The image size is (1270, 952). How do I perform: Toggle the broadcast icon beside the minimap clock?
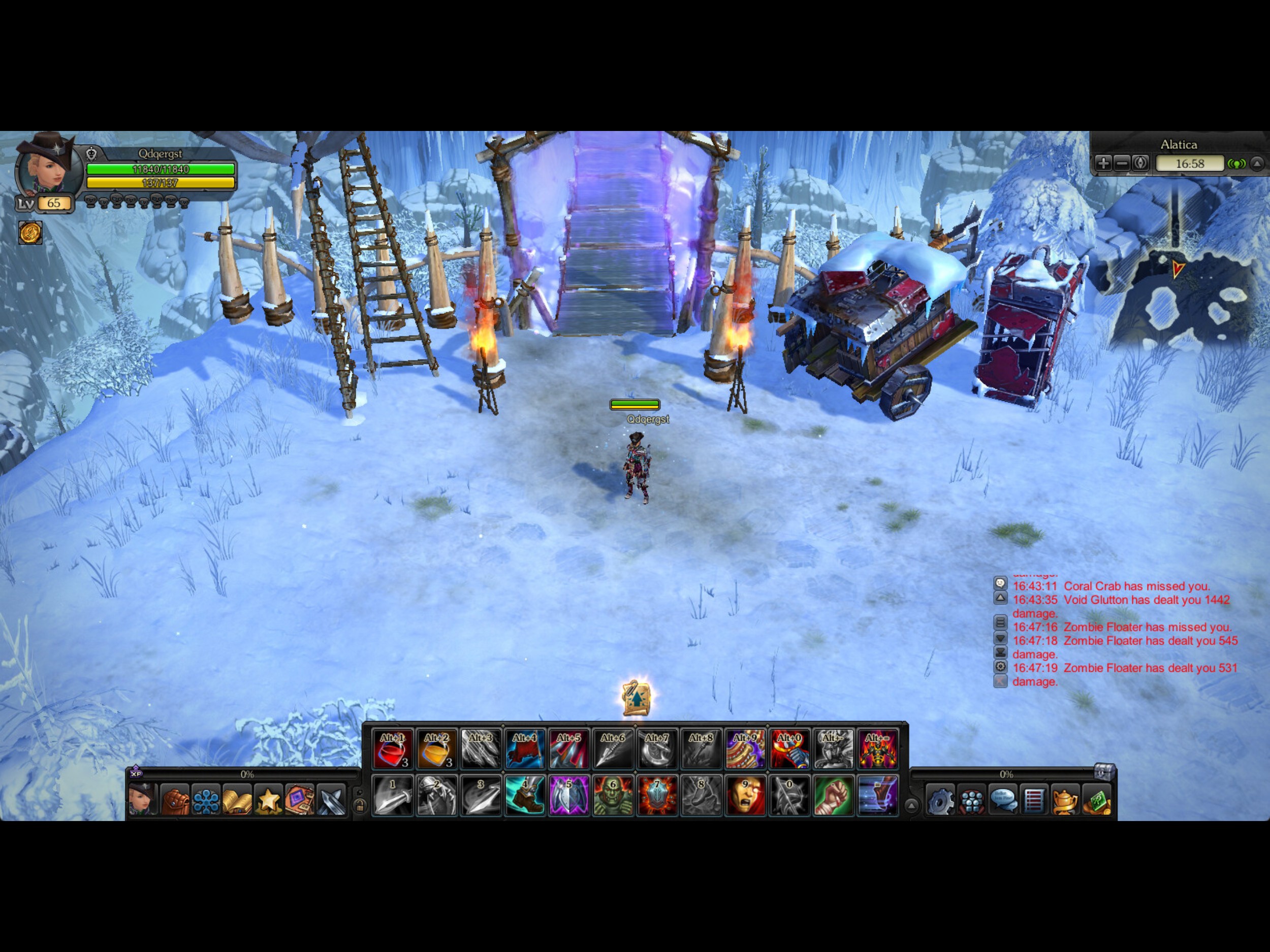pyautogui.click(x=1237, y=164)
